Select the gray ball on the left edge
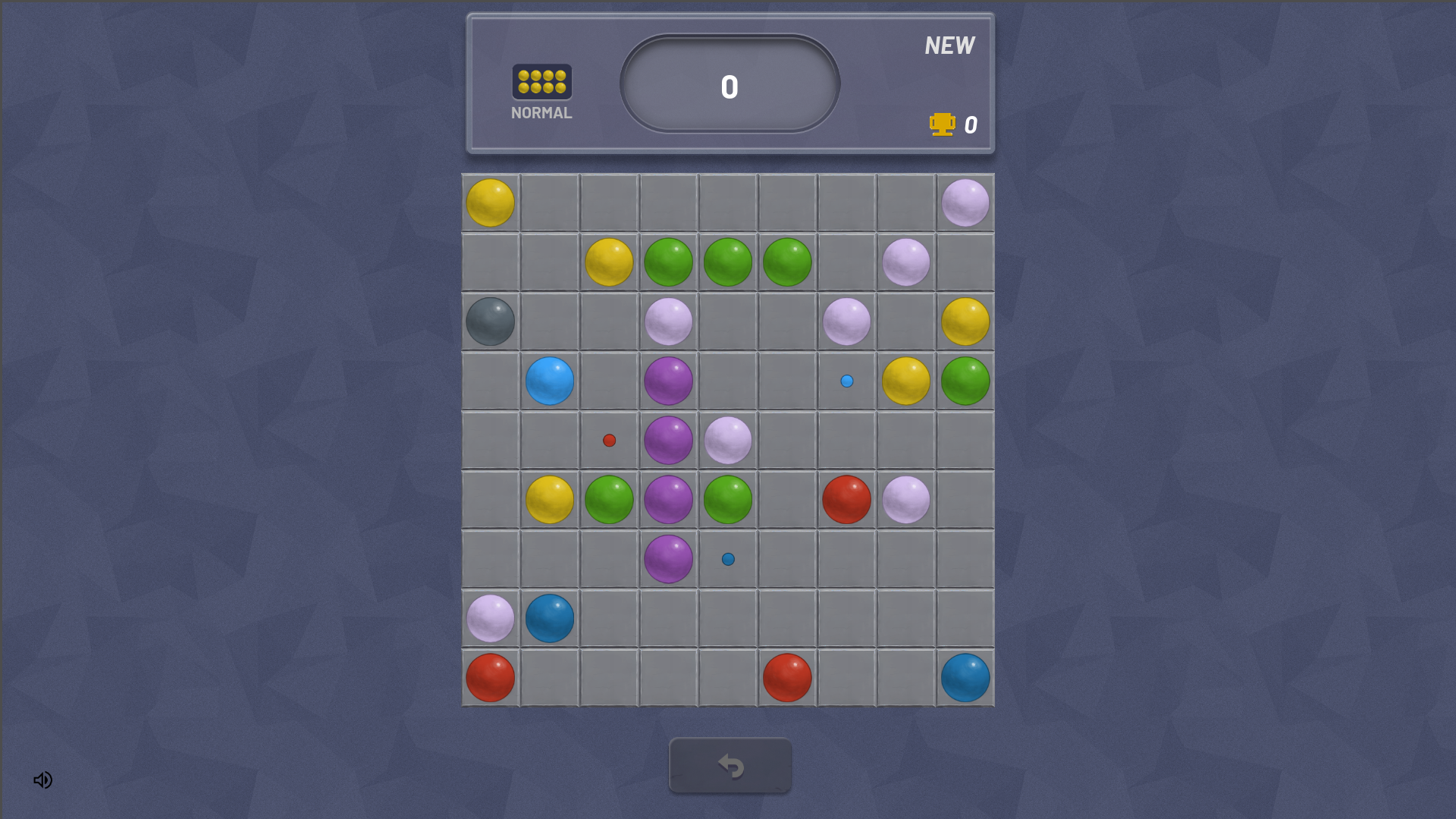The height and width of the screenshot is (819, 1456). point(489,322)
